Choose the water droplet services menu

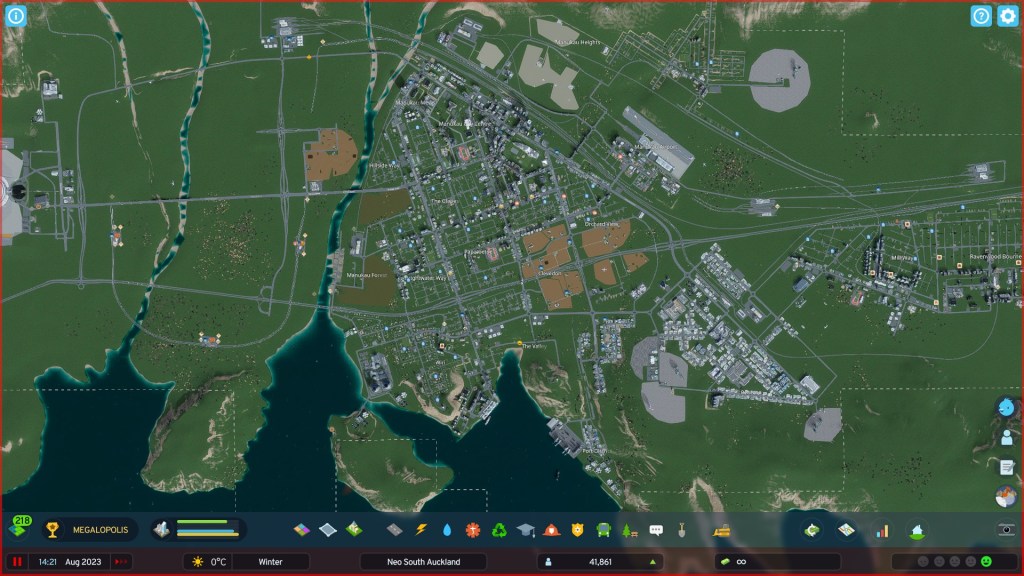[x=447, y=529]
